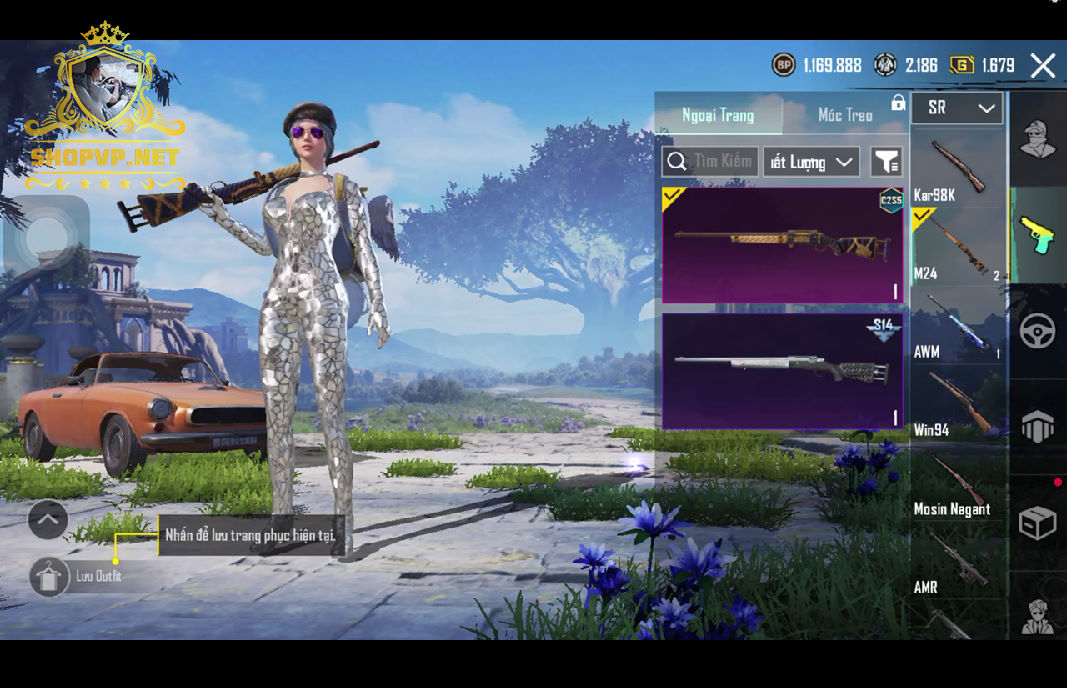Open the filter funnel button

pyautogui.click(x=886, y=162)
